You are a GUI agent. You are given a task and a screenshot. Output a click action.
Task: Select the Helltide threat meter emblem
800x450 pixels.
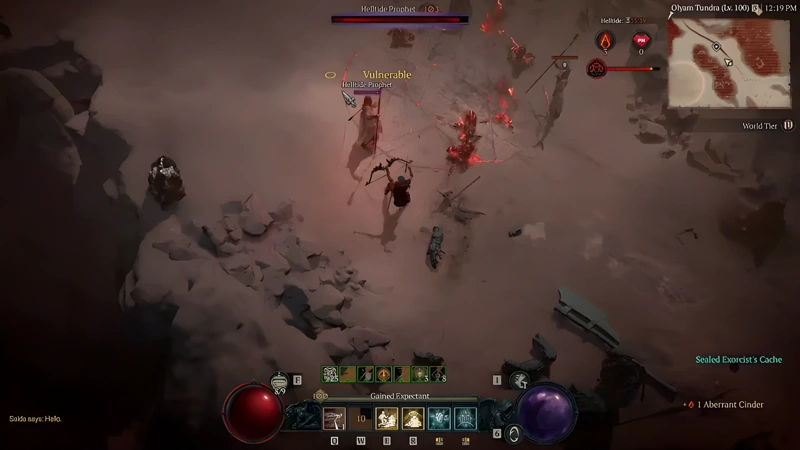pos(597,69)
